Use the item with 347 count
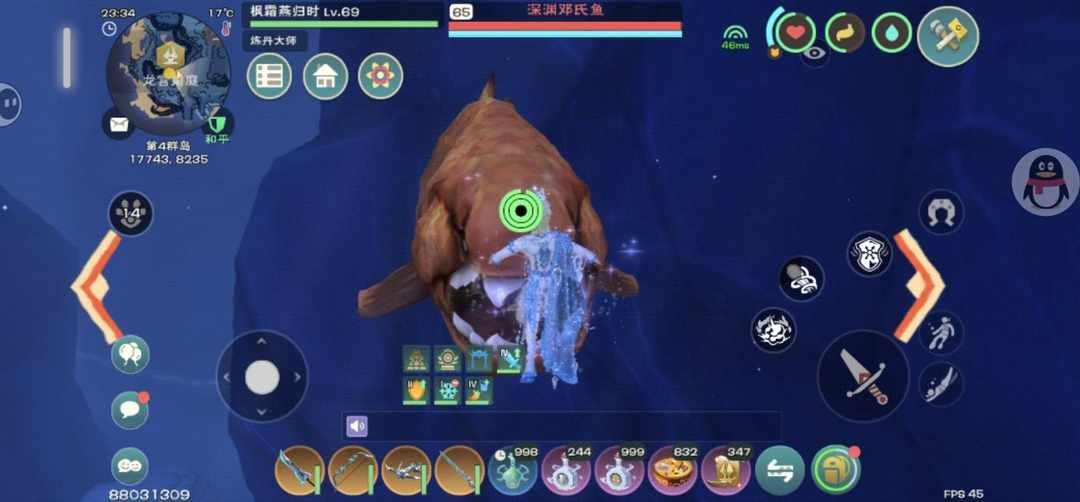 click(x=725, y=470)
